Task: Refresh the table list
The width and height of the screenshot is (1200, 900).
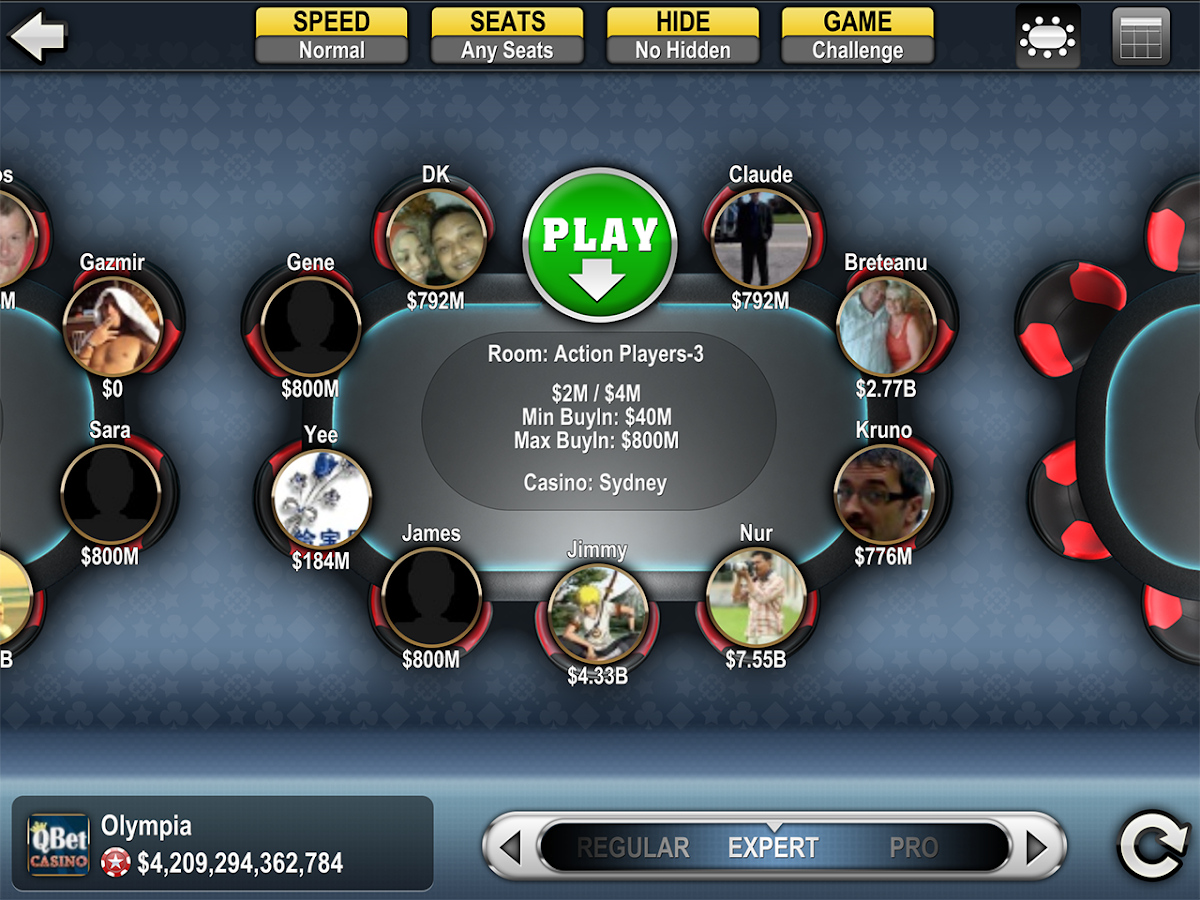Action: click(1152, 846)
